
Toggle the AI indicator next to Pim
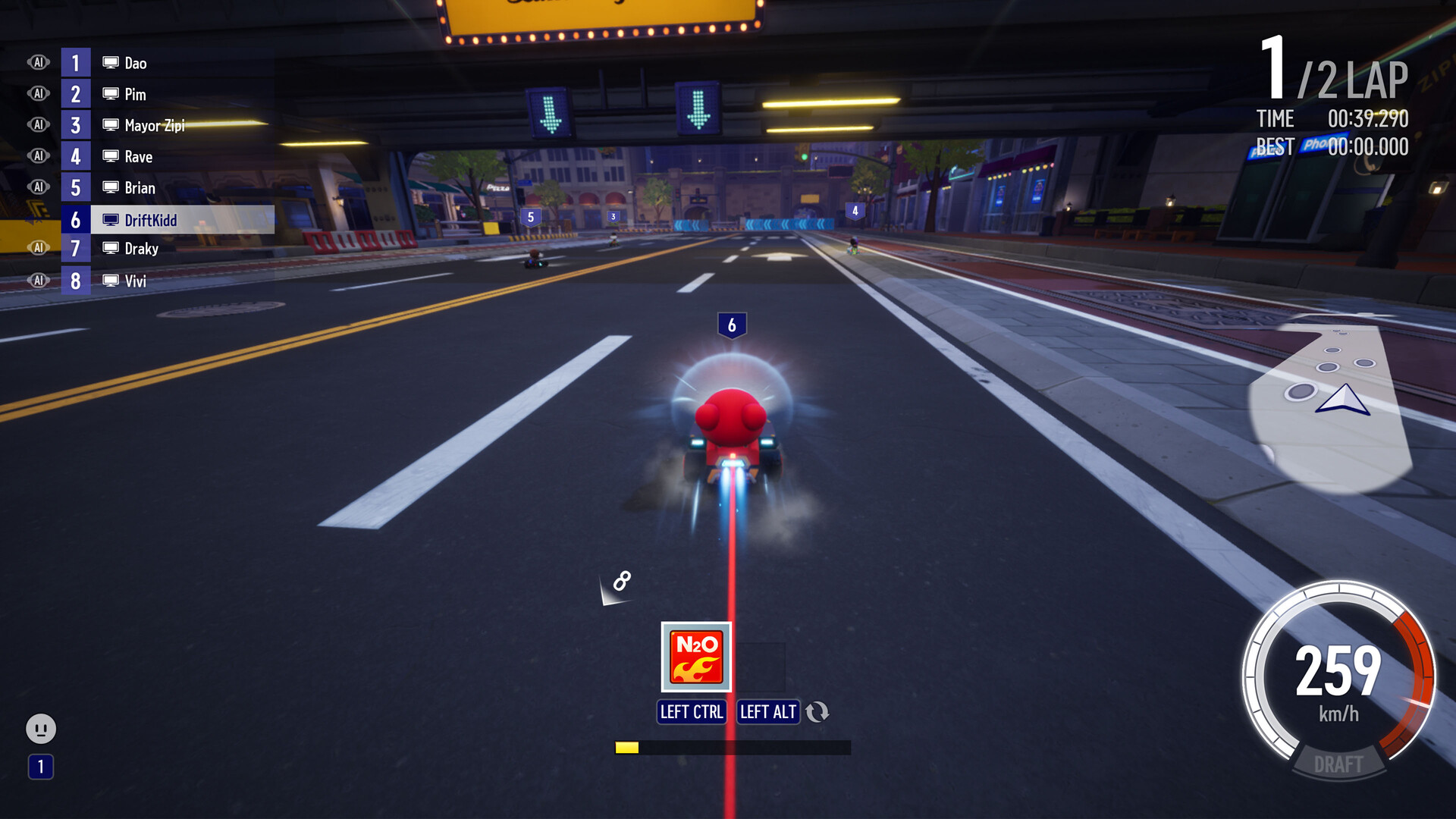click(37, 94)
